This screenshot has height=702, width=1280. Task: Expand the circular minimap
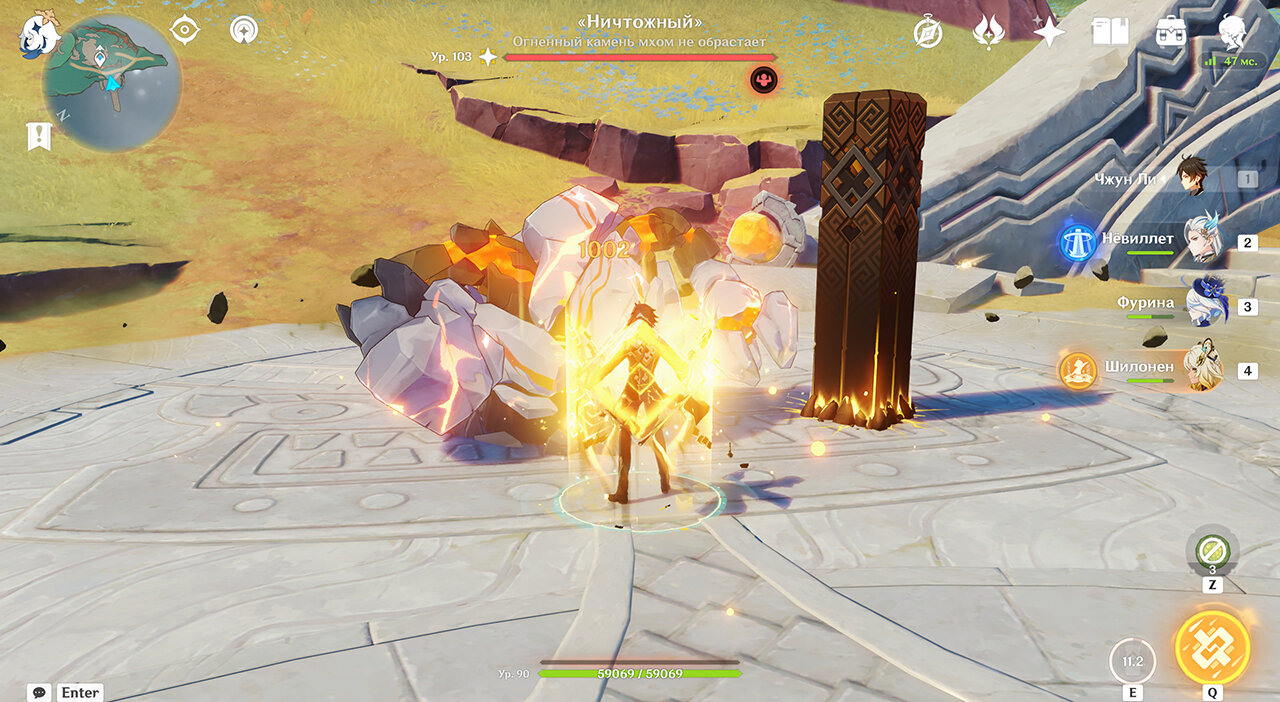[x=112, y=83]
